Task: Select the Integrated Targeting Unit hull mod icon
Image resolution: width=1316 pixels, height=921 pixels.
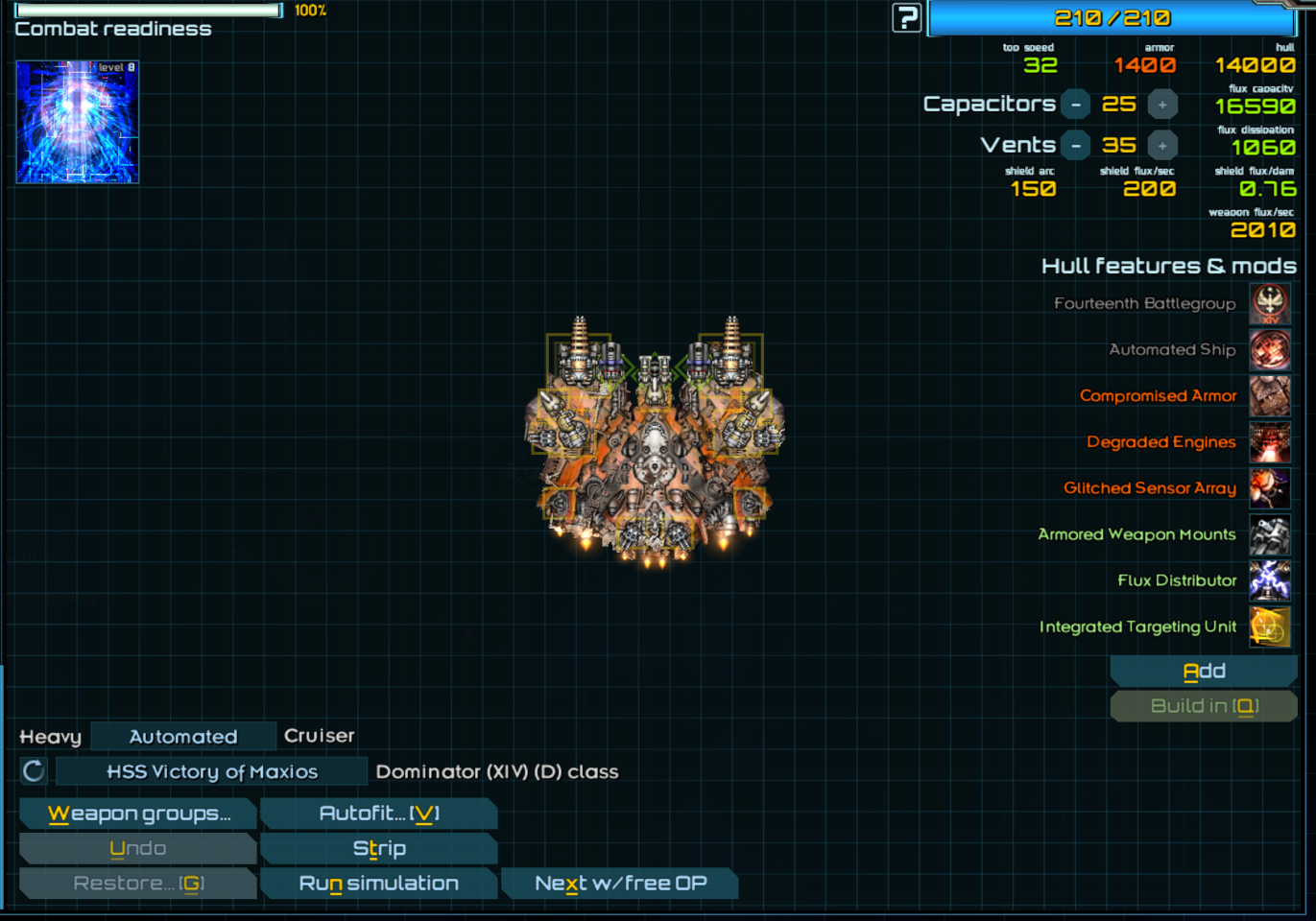Action: click(1269, 627)
